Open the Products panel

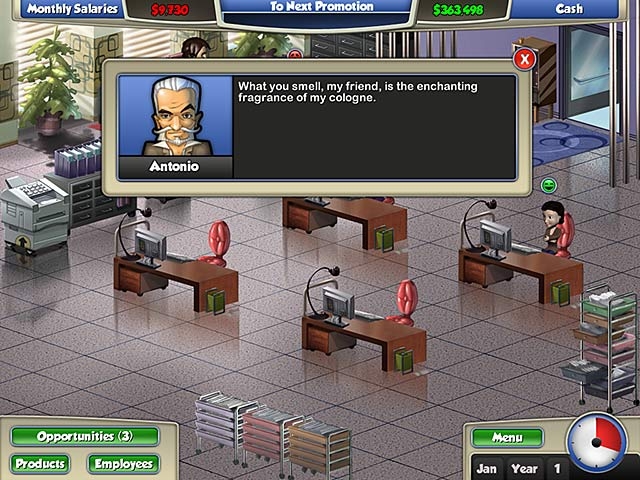point(41,464)
